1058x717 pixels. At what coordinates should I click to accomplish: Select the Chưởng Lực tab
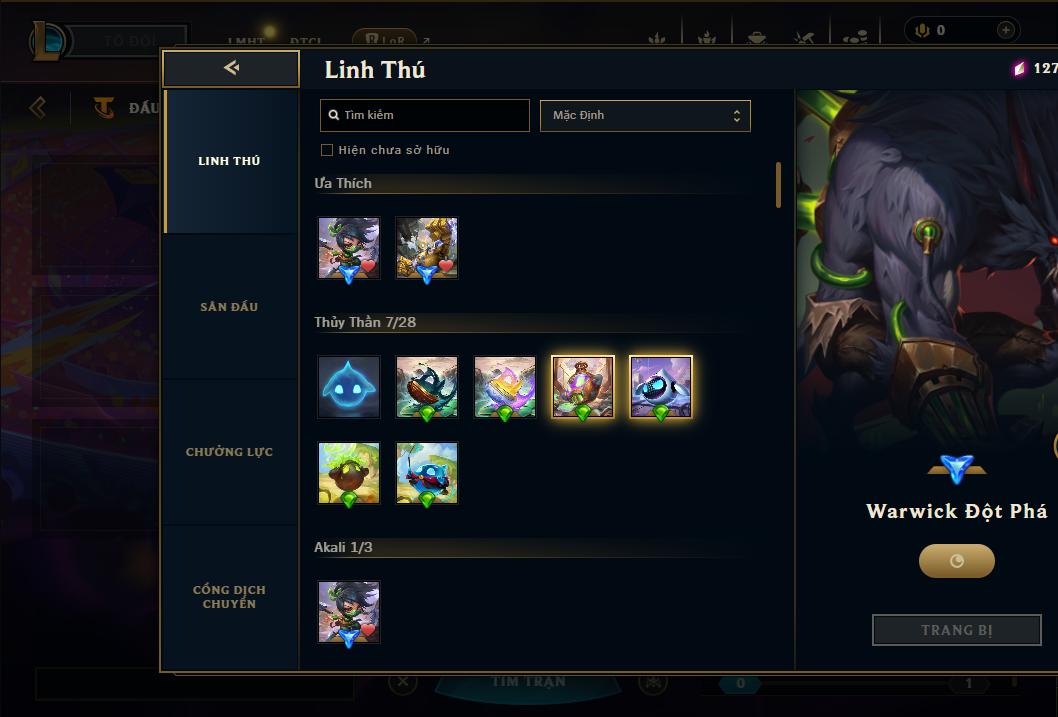pyautogui.click(x=229, y=452)
